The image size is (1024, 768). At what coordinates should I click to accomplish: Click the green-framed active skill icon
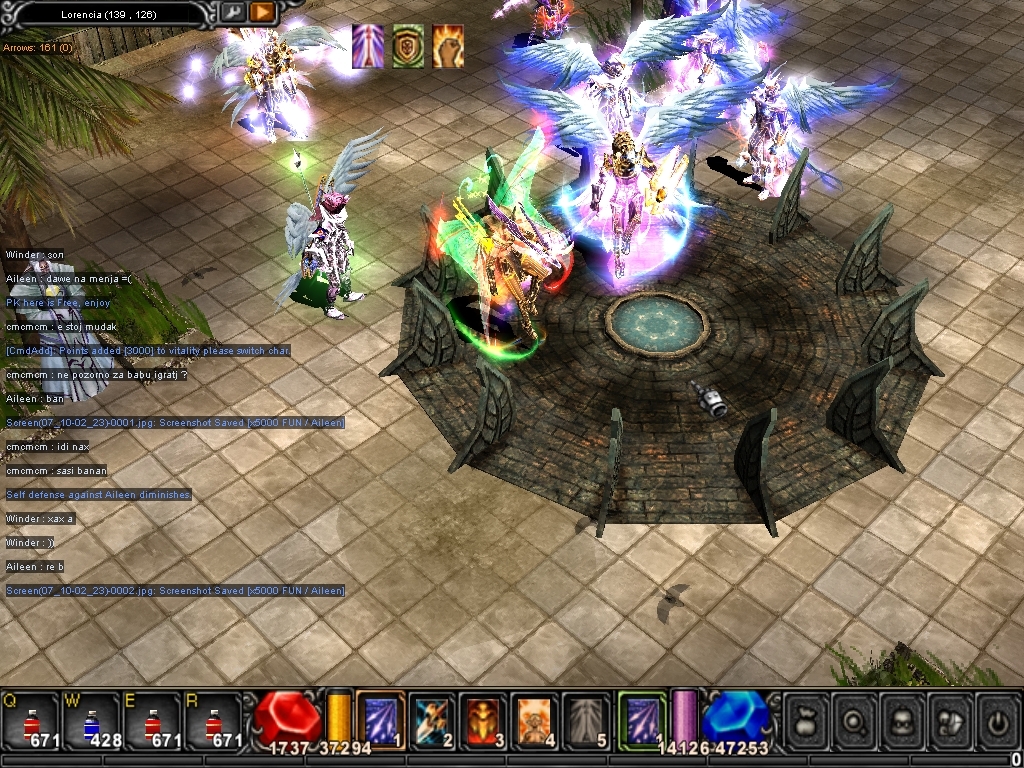(641, 719)
